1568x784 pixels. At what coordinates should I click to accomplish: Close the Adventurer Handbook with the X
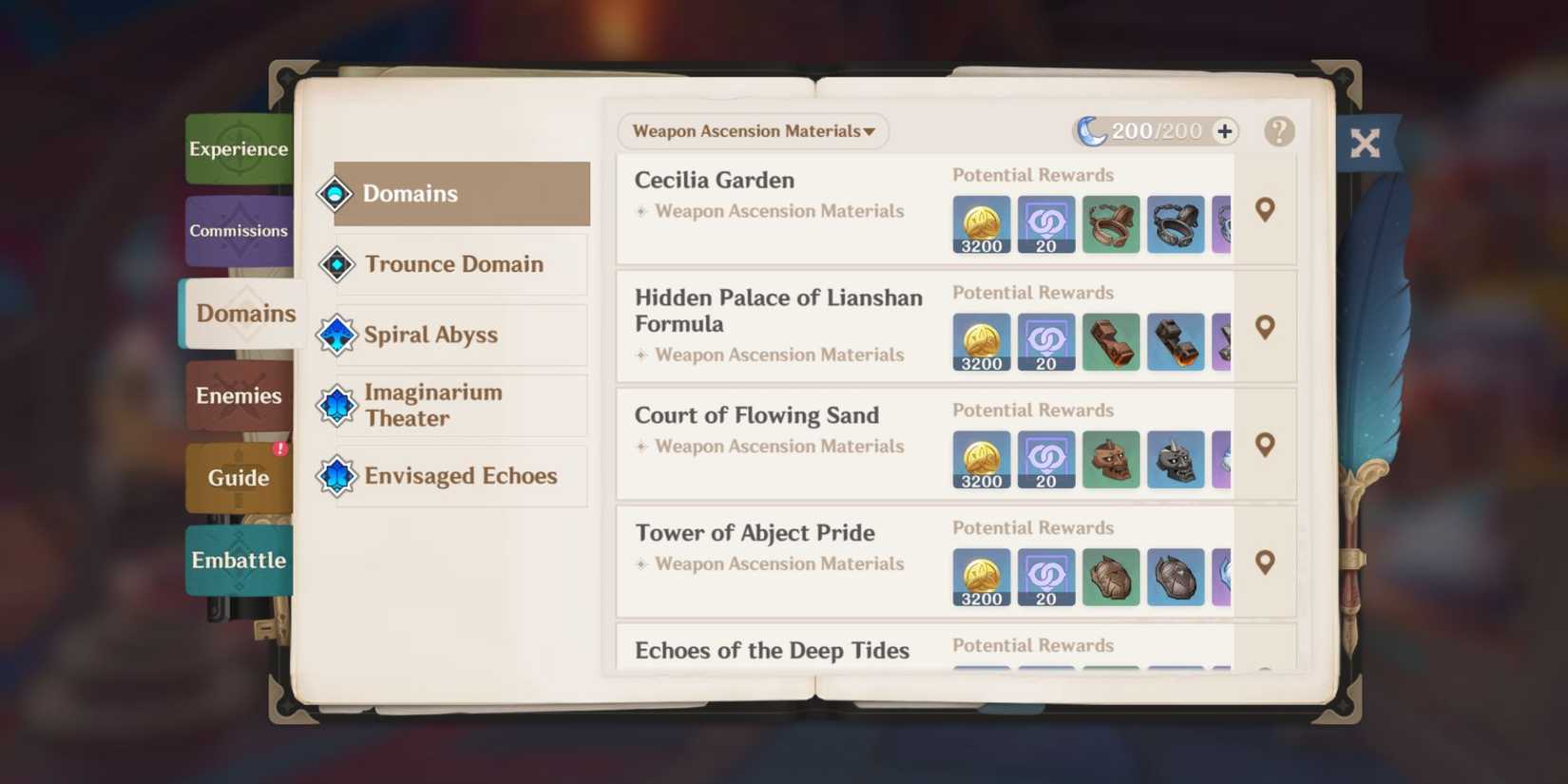click(x=1366, y=143)
